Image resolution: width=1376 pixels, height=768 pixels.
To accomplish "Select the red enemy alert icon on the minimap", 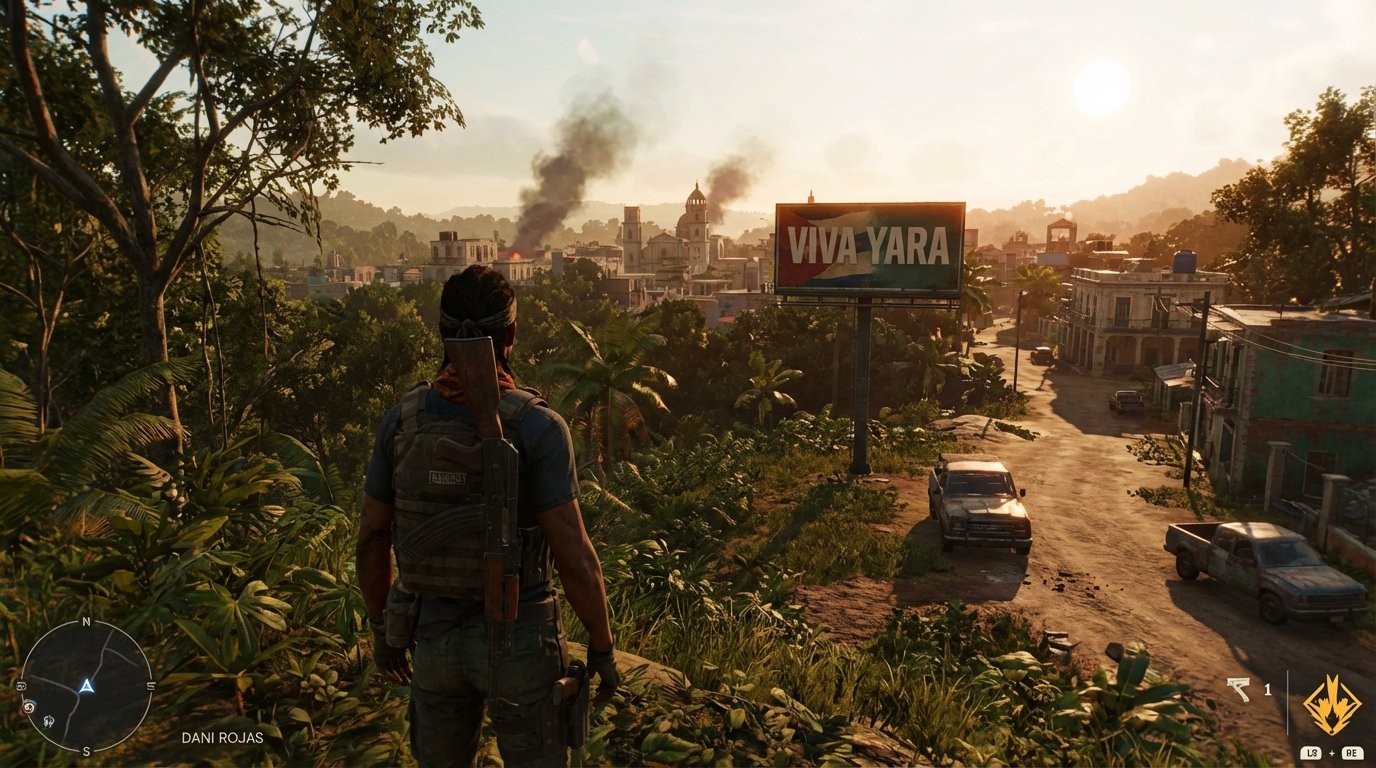I will (28, 707).
